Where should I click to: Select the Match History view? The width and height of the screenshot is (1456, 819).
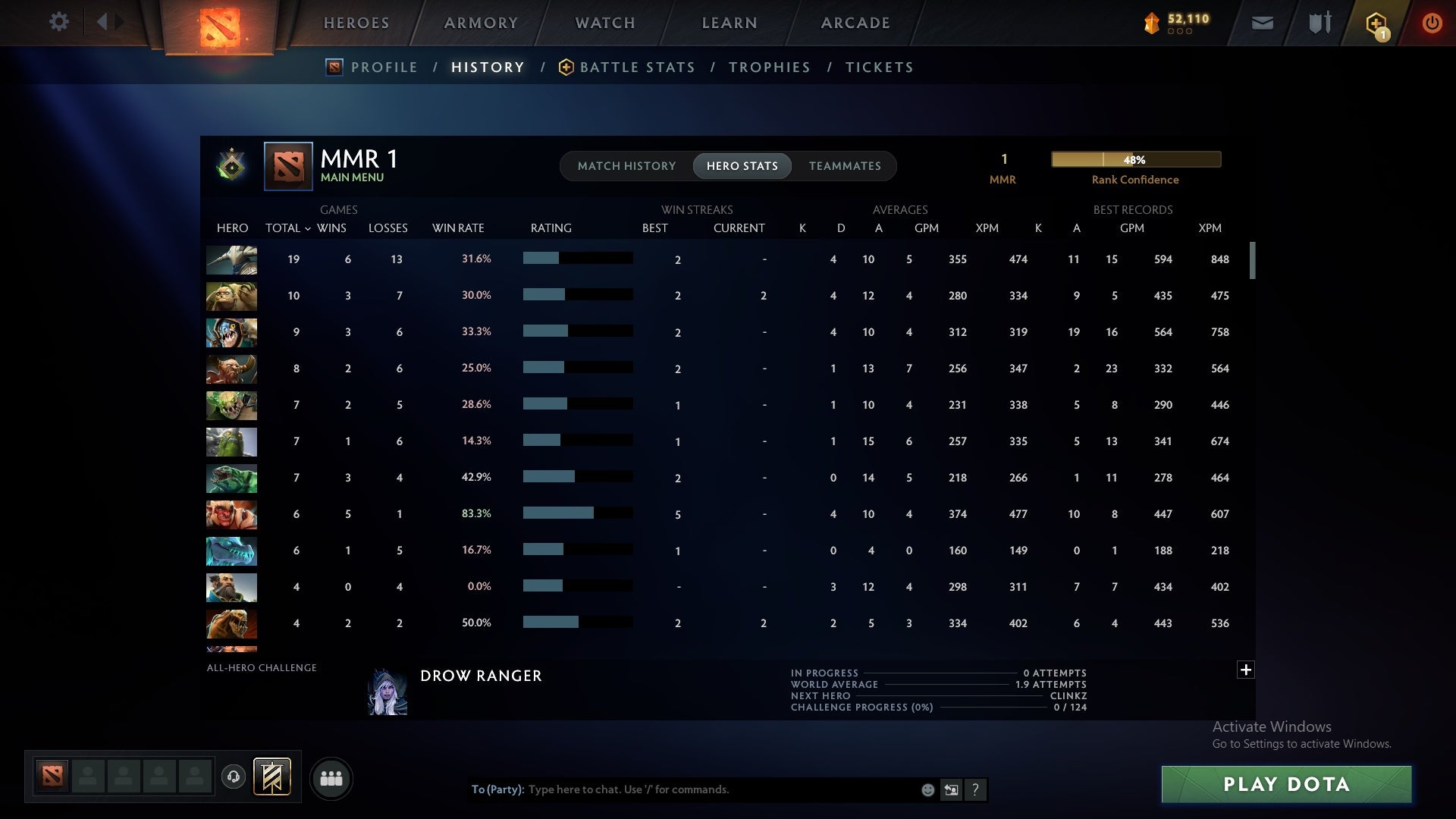[626, 165]
